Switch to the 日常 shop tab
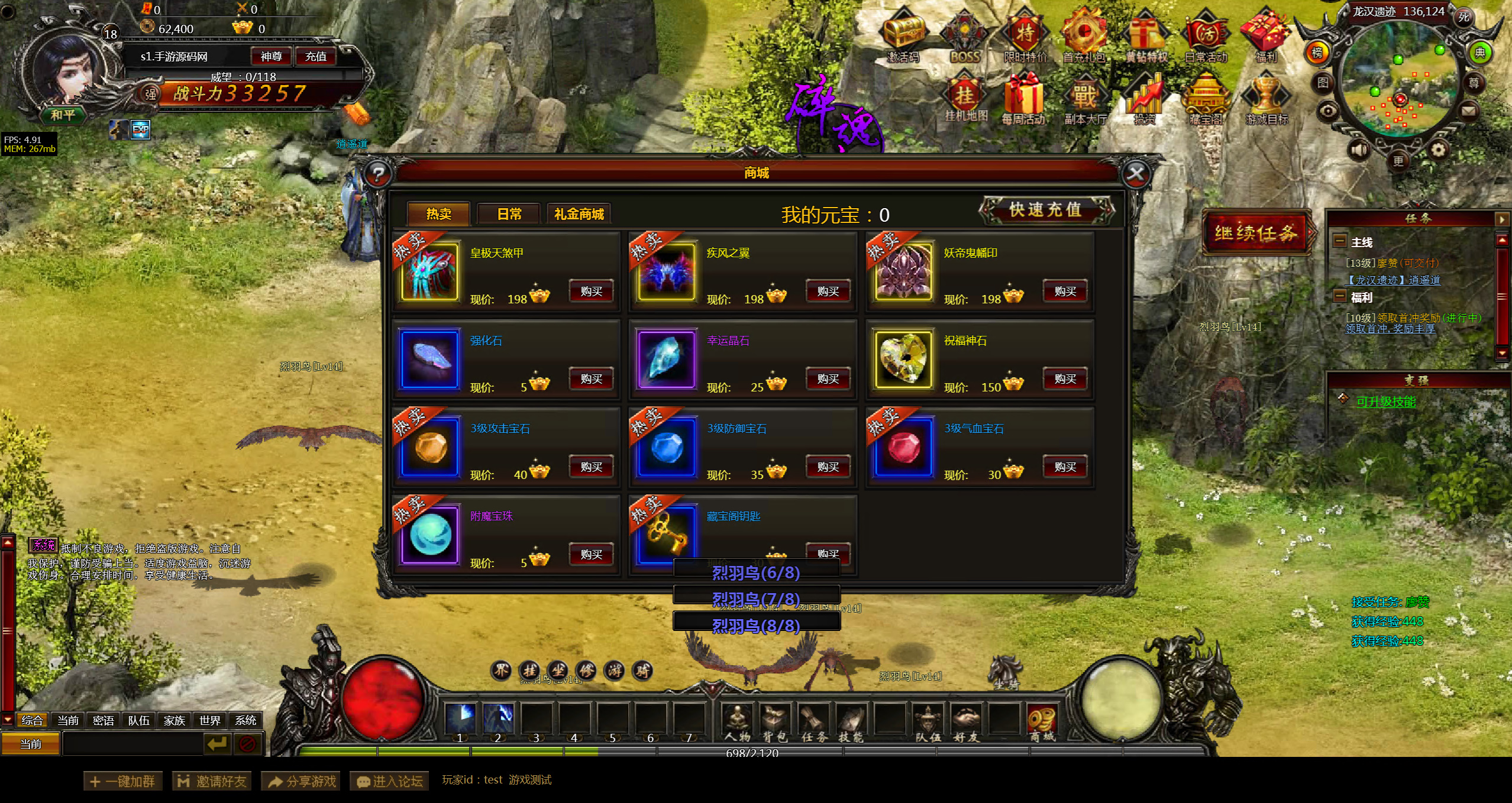1512x803 pixels. coord(509,214)
